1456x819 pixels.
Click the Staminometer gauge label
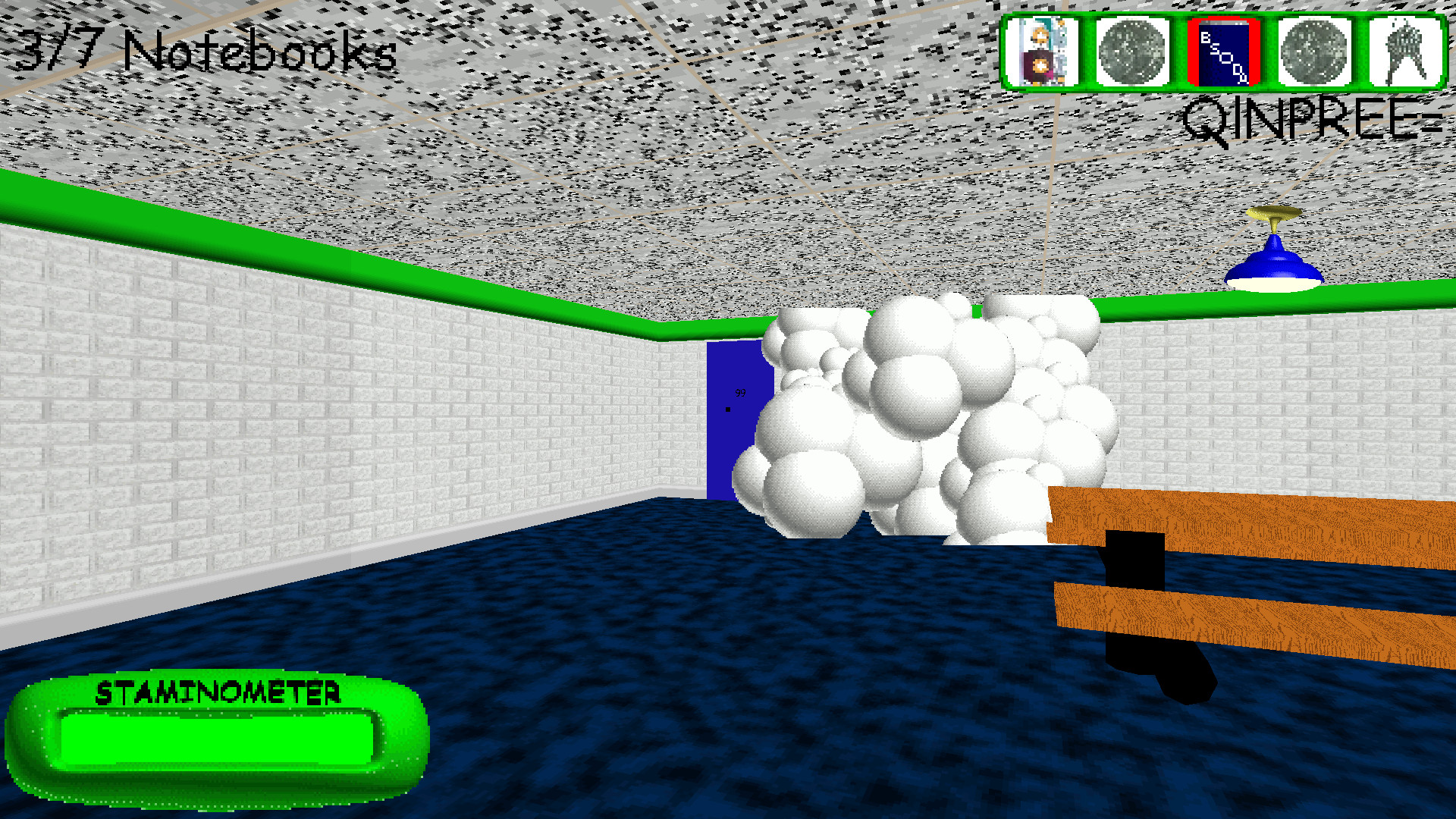pos(218,692)
